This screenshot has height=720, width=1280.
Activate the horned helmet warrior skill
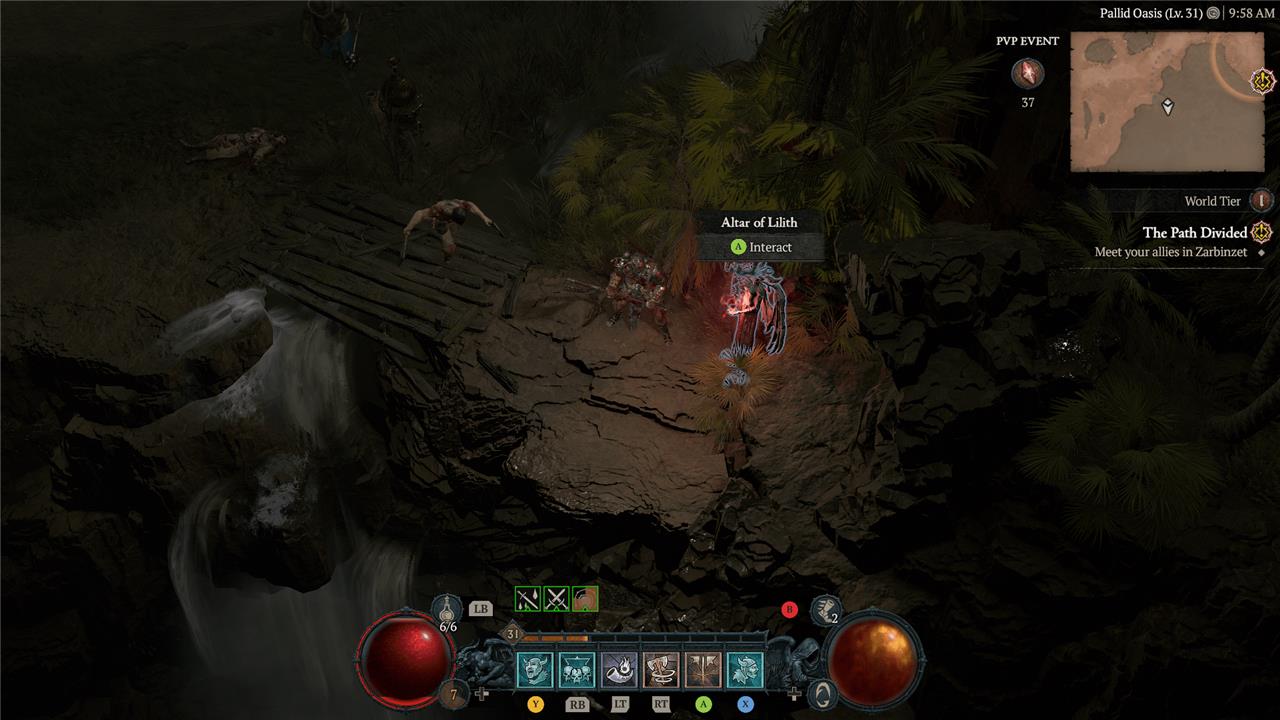745,670
